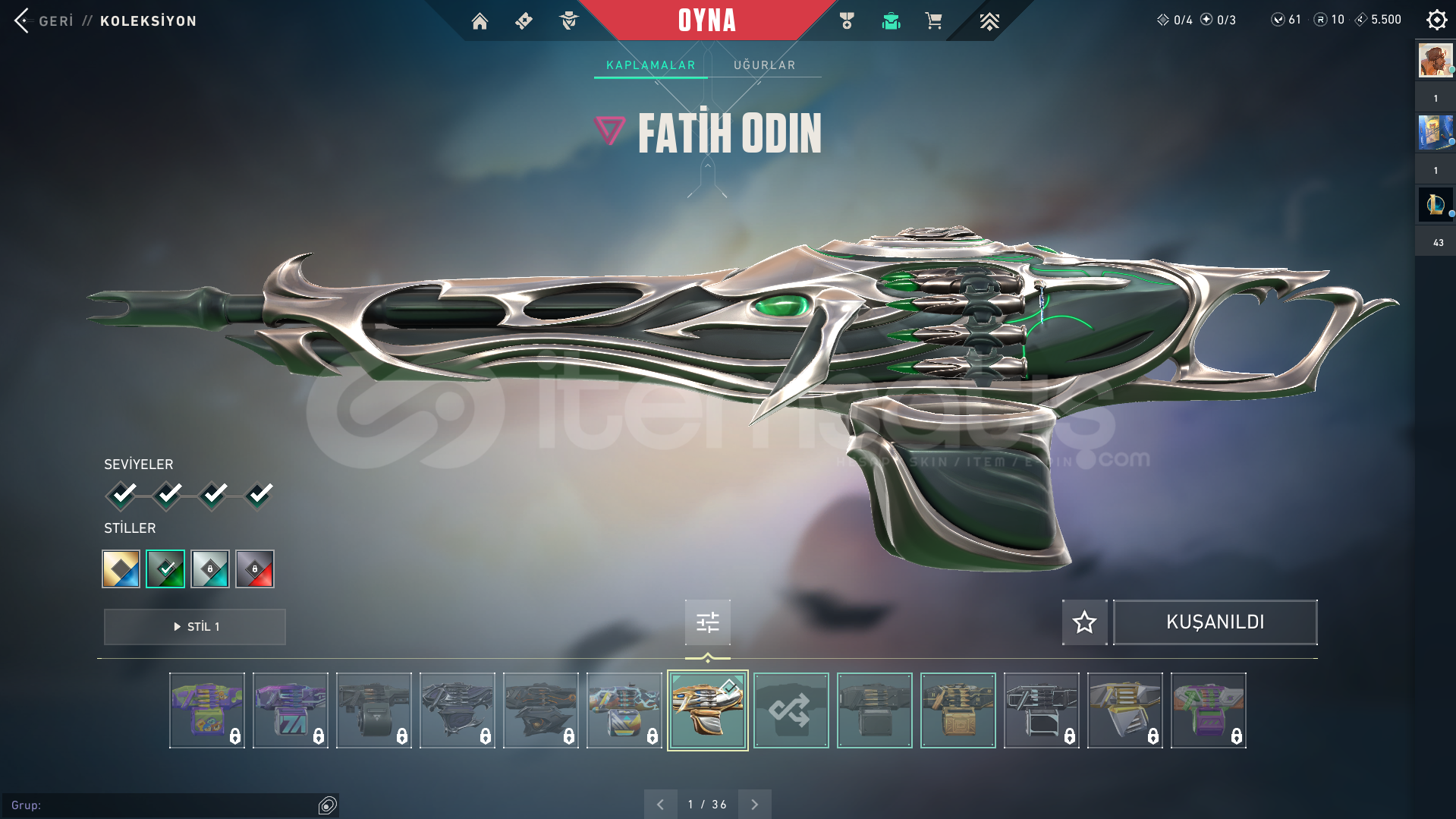This screenshot has height=819, width=1456.
Task: Select the locked red style variant
Action: click(x=255, y=569)
